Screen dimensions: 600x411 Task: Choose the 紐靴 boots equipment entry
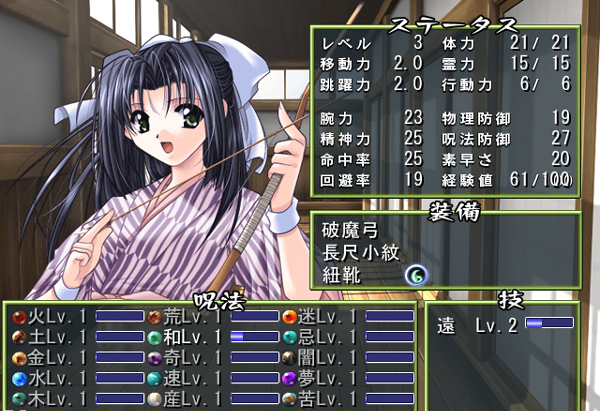click(x=344, y=274)
